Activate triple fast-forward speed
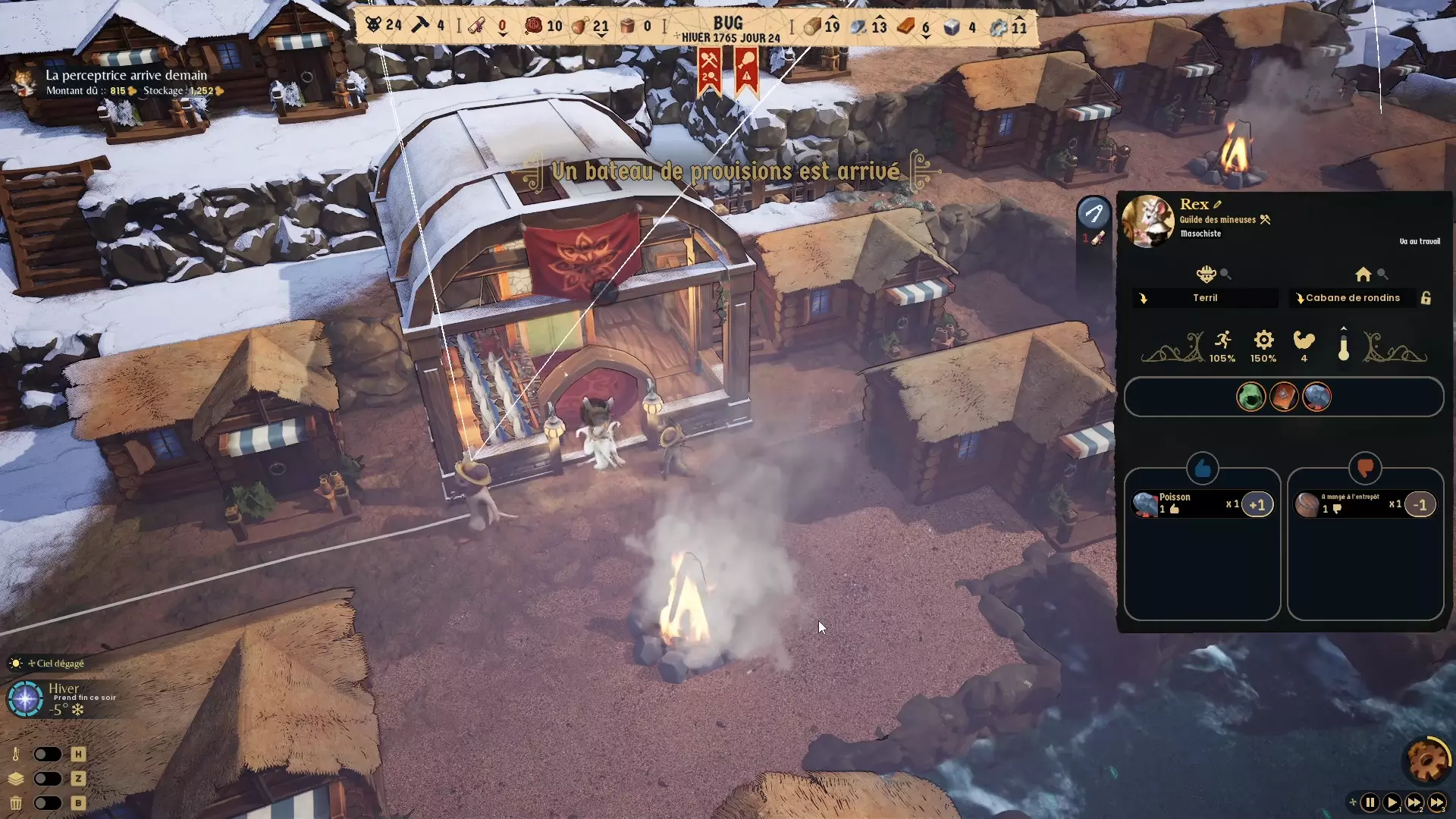This screenshot has width=1456, height=819. 1437,802
